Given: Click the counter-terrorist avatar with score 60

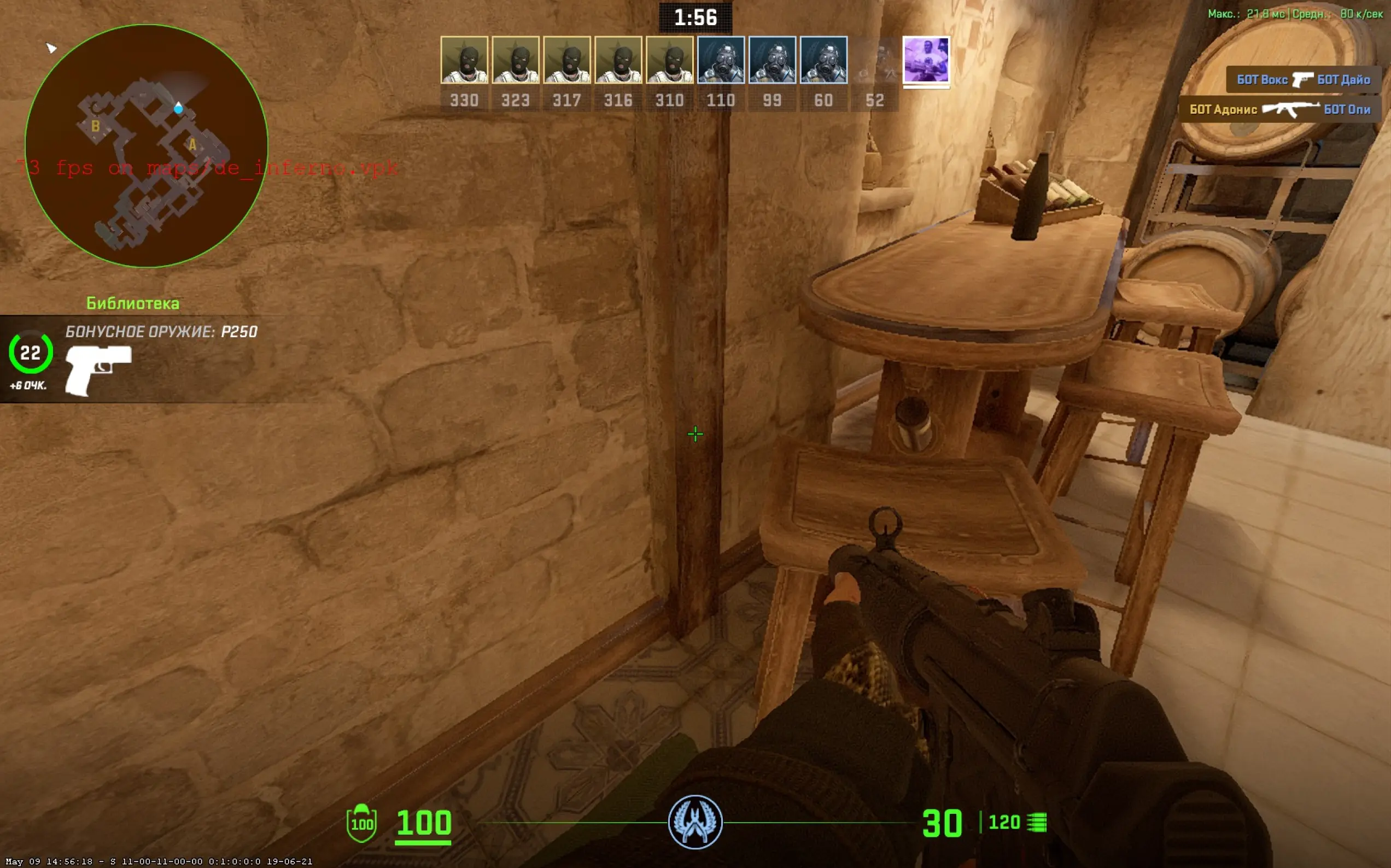Looking at the screenshot, I should (x=823, y=60).
